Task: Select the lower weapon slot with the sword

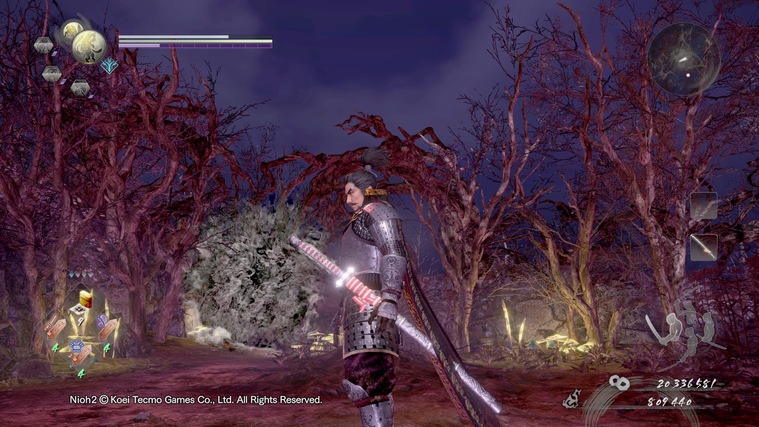Action: point(703,246)
